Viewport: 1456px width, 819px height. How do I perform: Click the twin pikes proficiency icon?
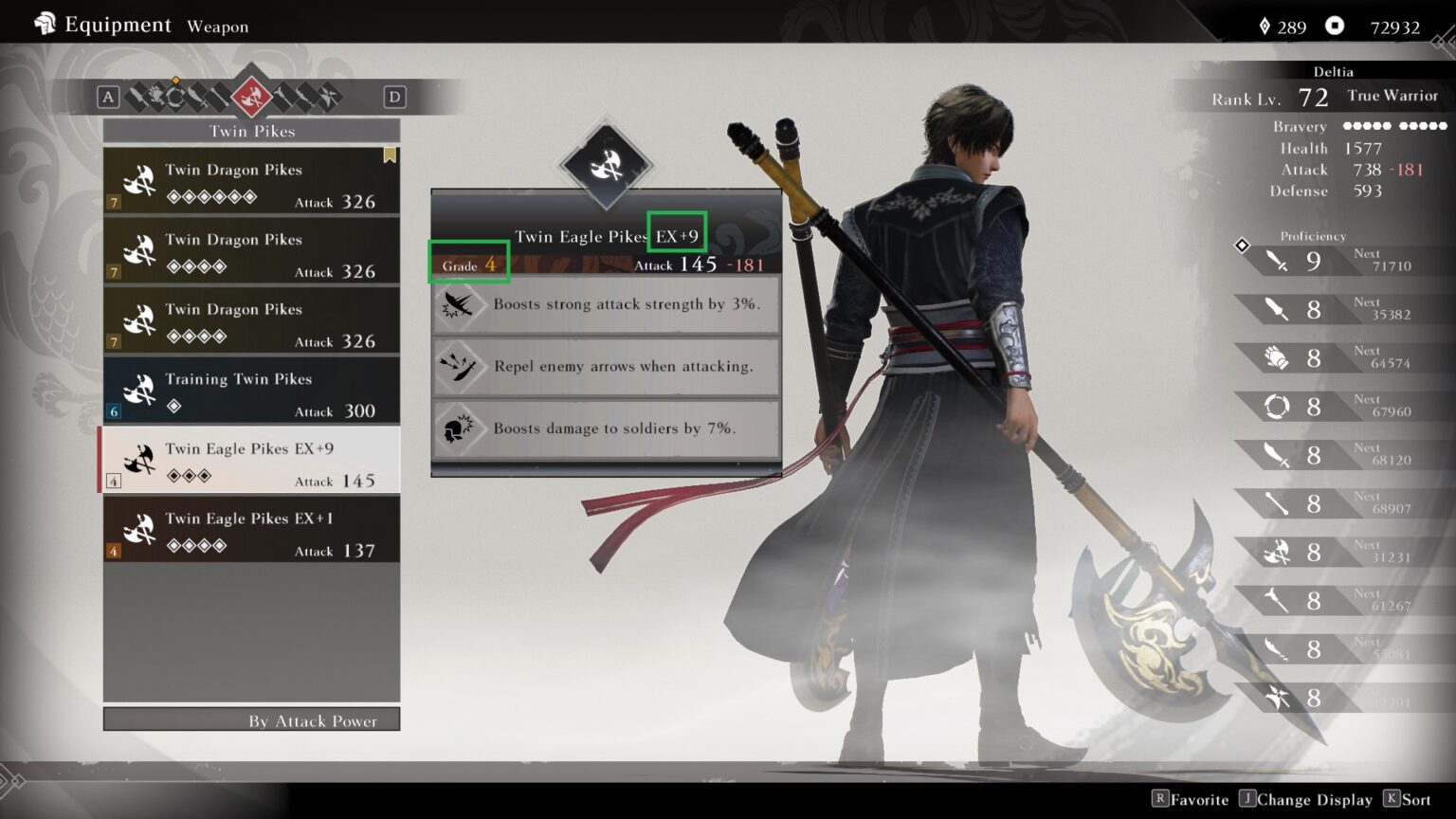coord(1277,553)
